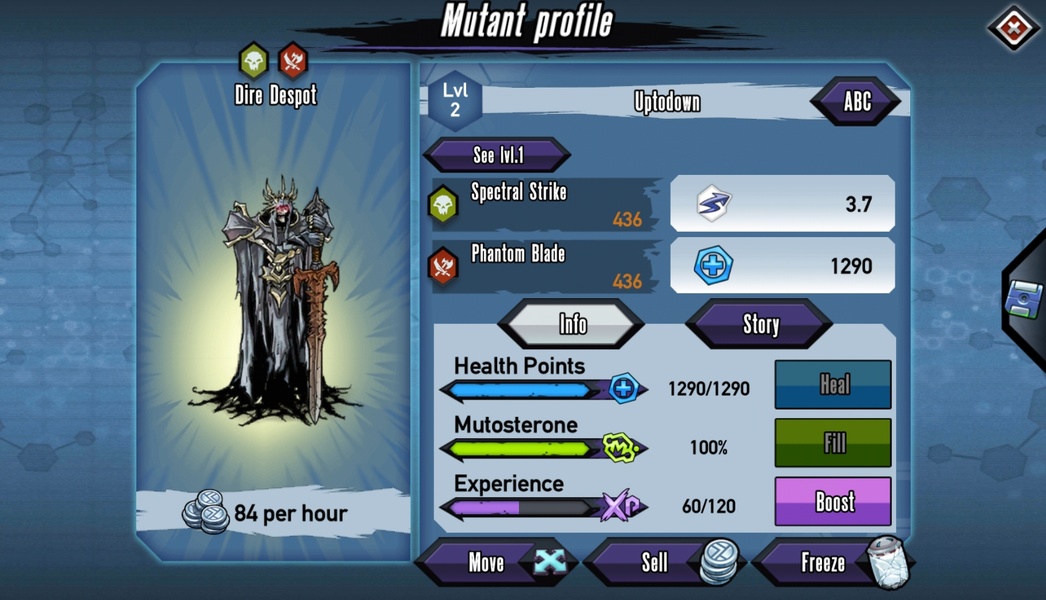The image size is (1046, 600).
Task: Heal the mutant's health points
Action: (x=832, y=385)
